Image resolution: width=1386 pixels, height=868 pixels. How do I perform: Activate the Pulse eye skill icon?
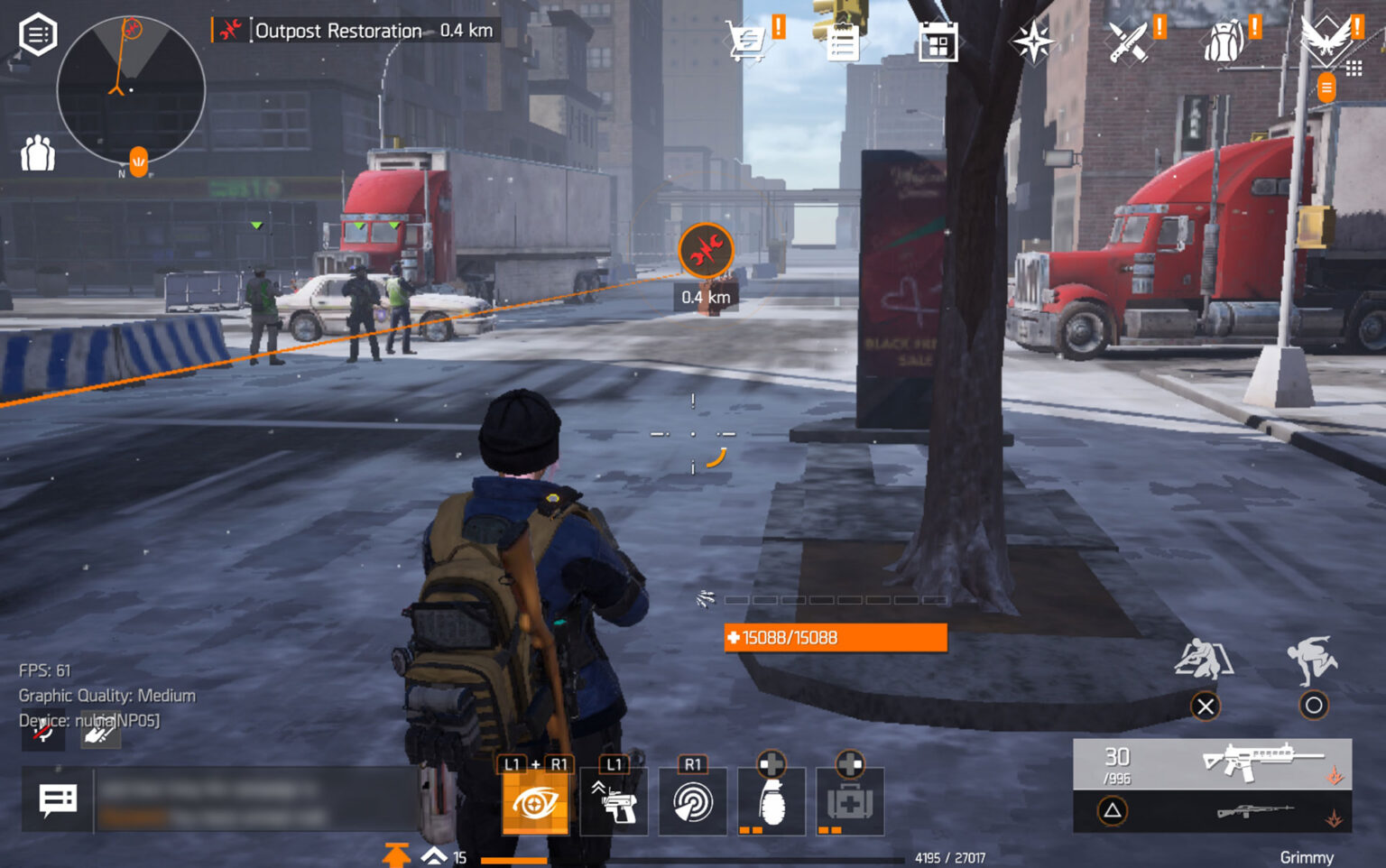536,802
